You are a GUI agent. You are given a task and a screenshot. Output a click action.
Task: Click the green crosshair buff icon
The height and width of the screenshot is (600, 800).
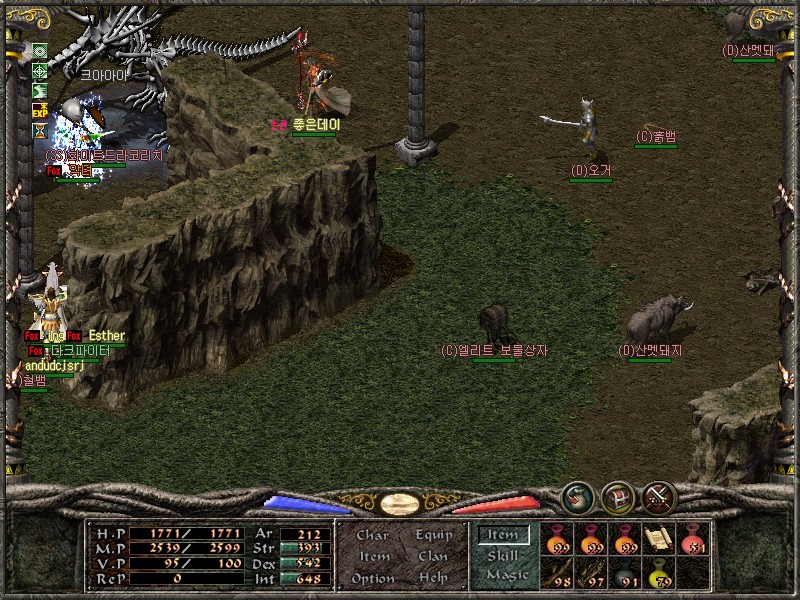[40, 70]
